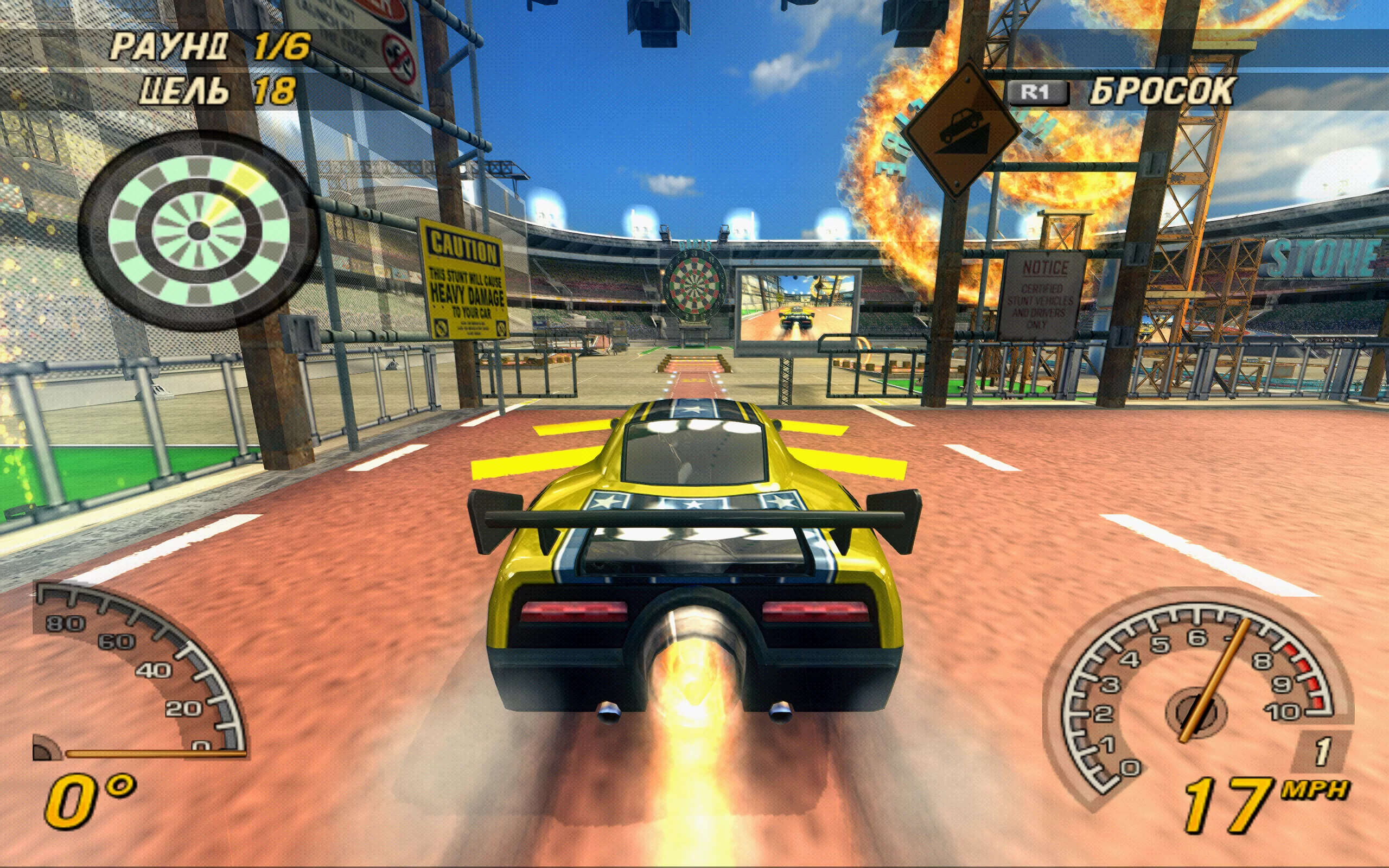Click the dartboard target indicator

pos(198,231)
